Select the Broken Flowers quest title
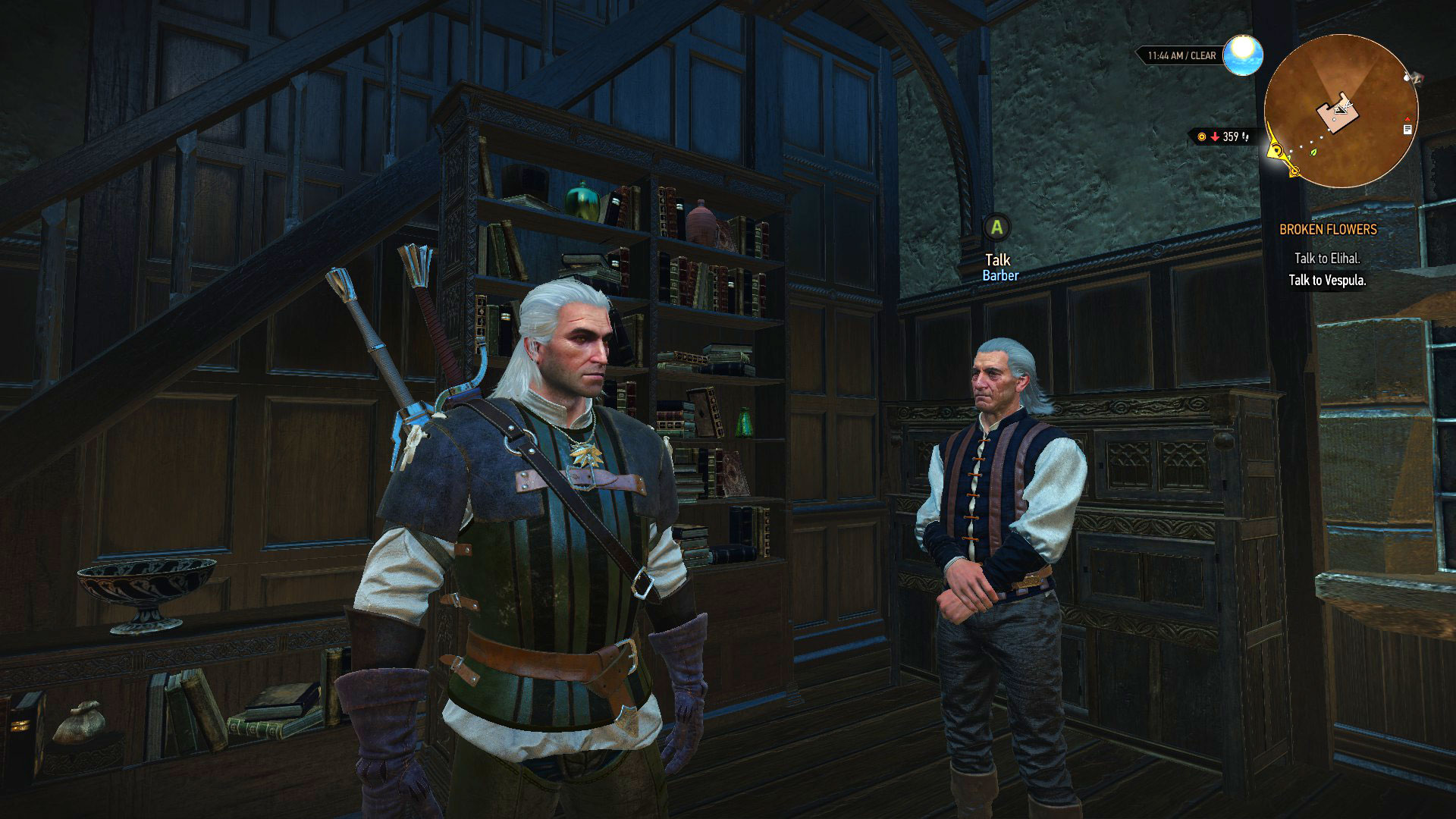 1328,229
